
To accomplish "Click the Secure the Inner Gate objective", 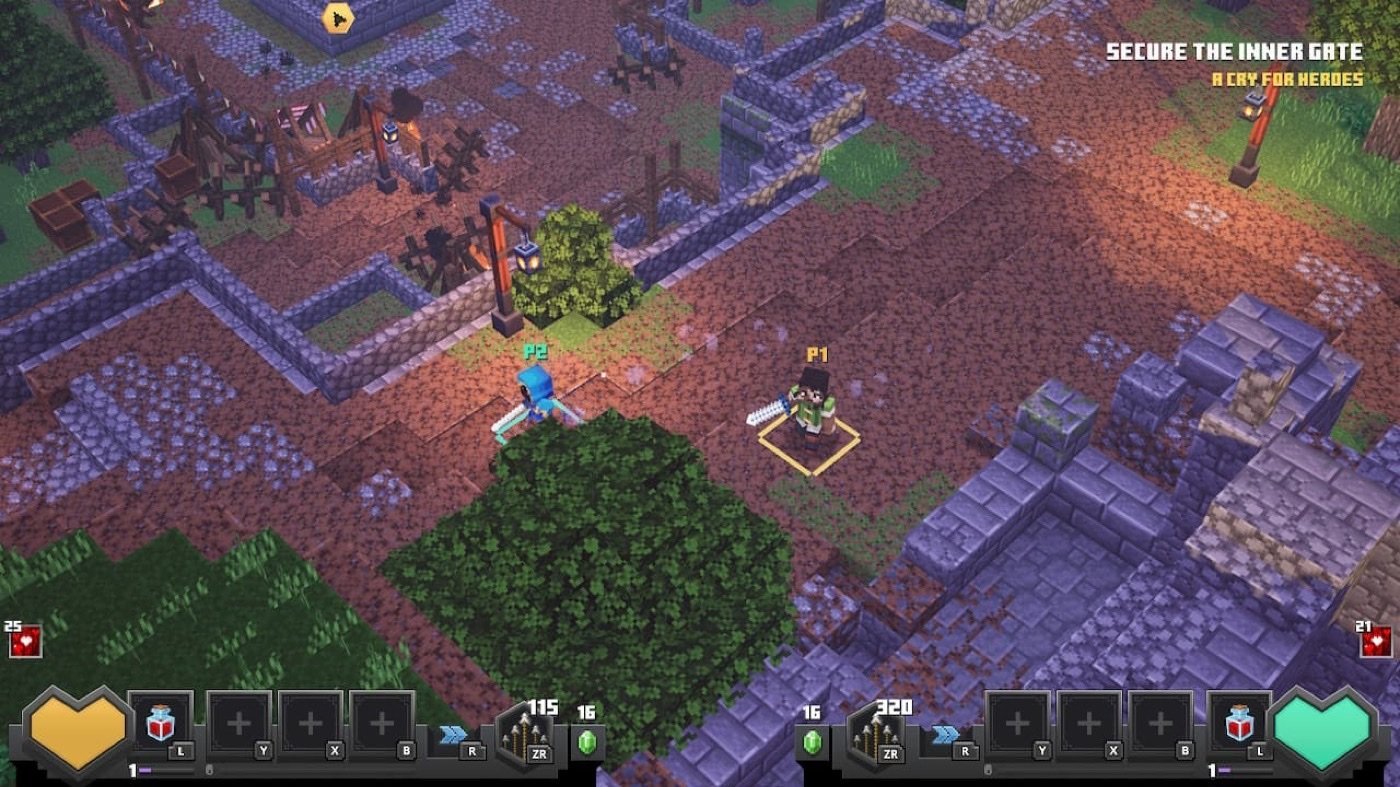I will [1234, 52].
